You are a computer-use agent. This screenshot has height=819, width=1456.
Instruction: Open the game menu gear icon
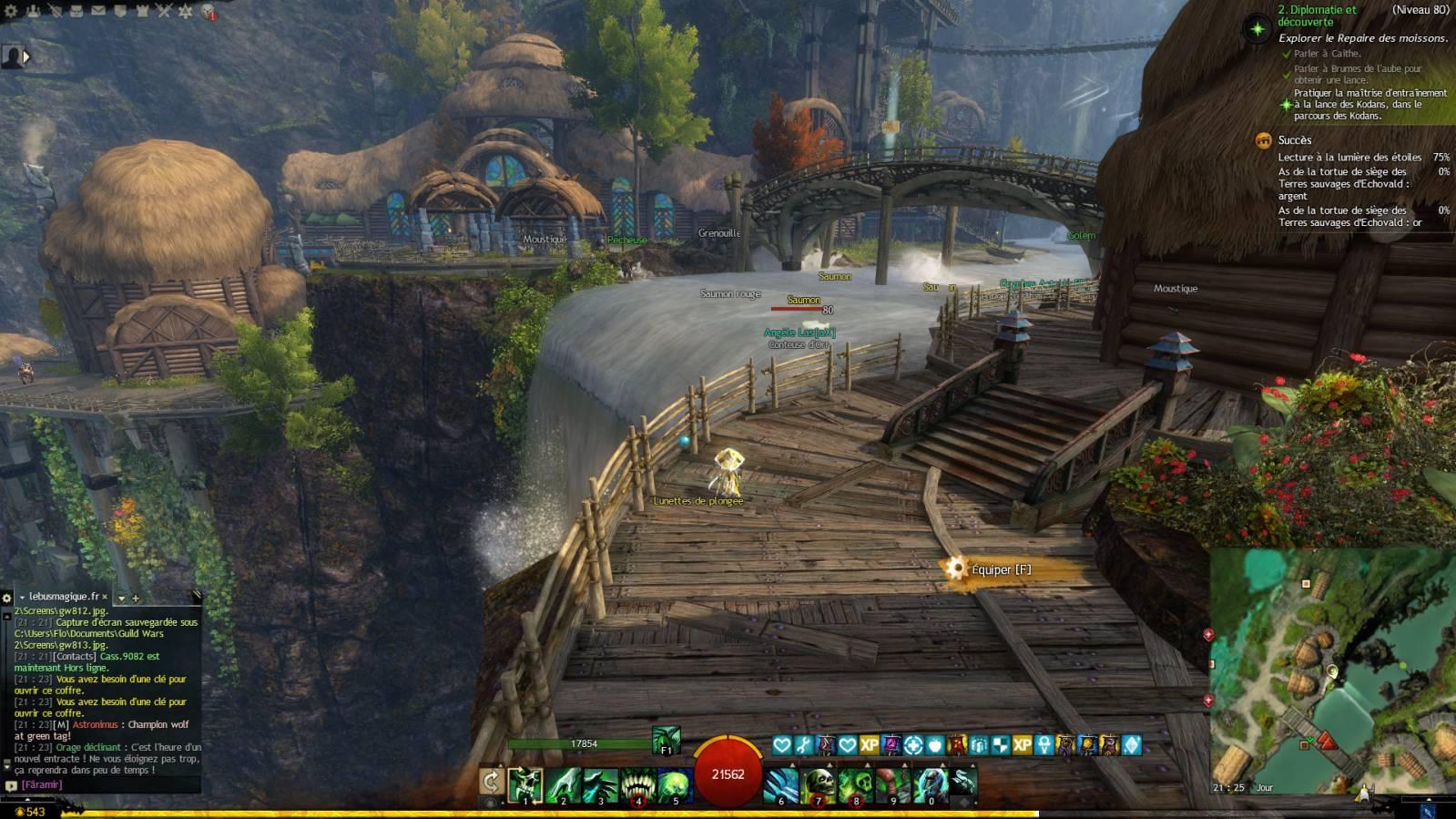pos(11,11)
